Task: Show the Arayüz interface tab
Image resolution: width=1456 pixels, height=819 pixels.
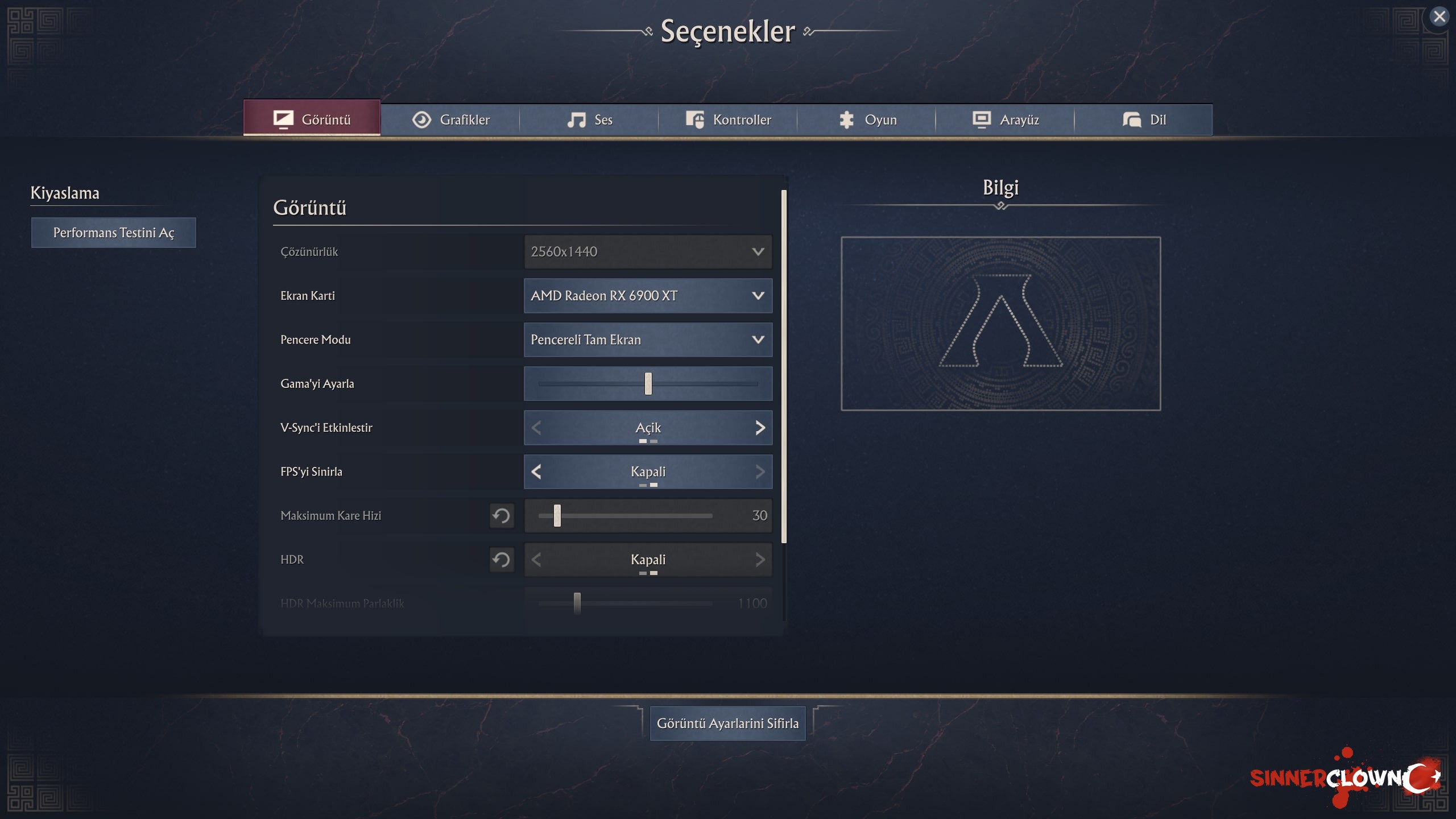Action: 1006,120
